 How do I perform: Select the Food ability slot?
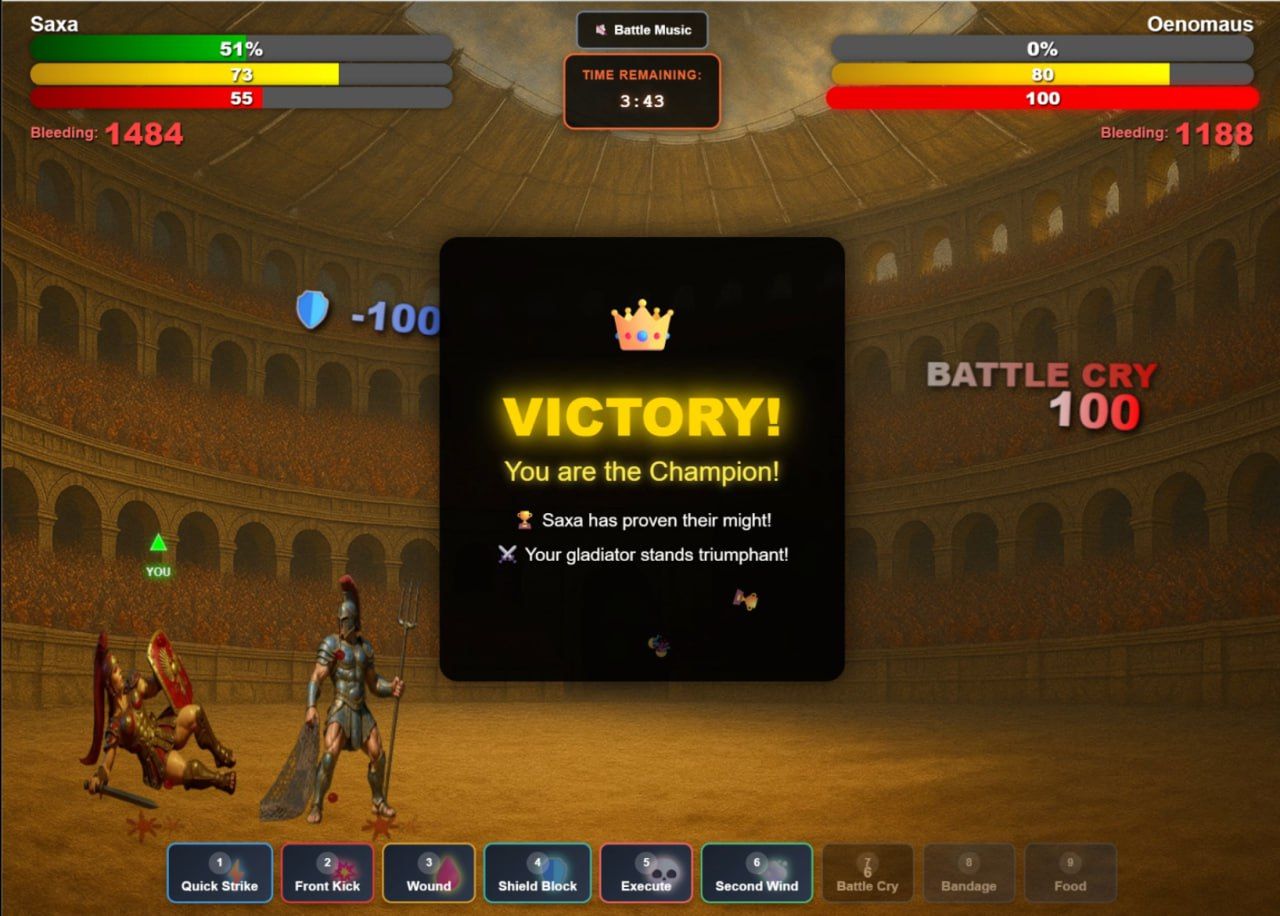pos(1070,873)
